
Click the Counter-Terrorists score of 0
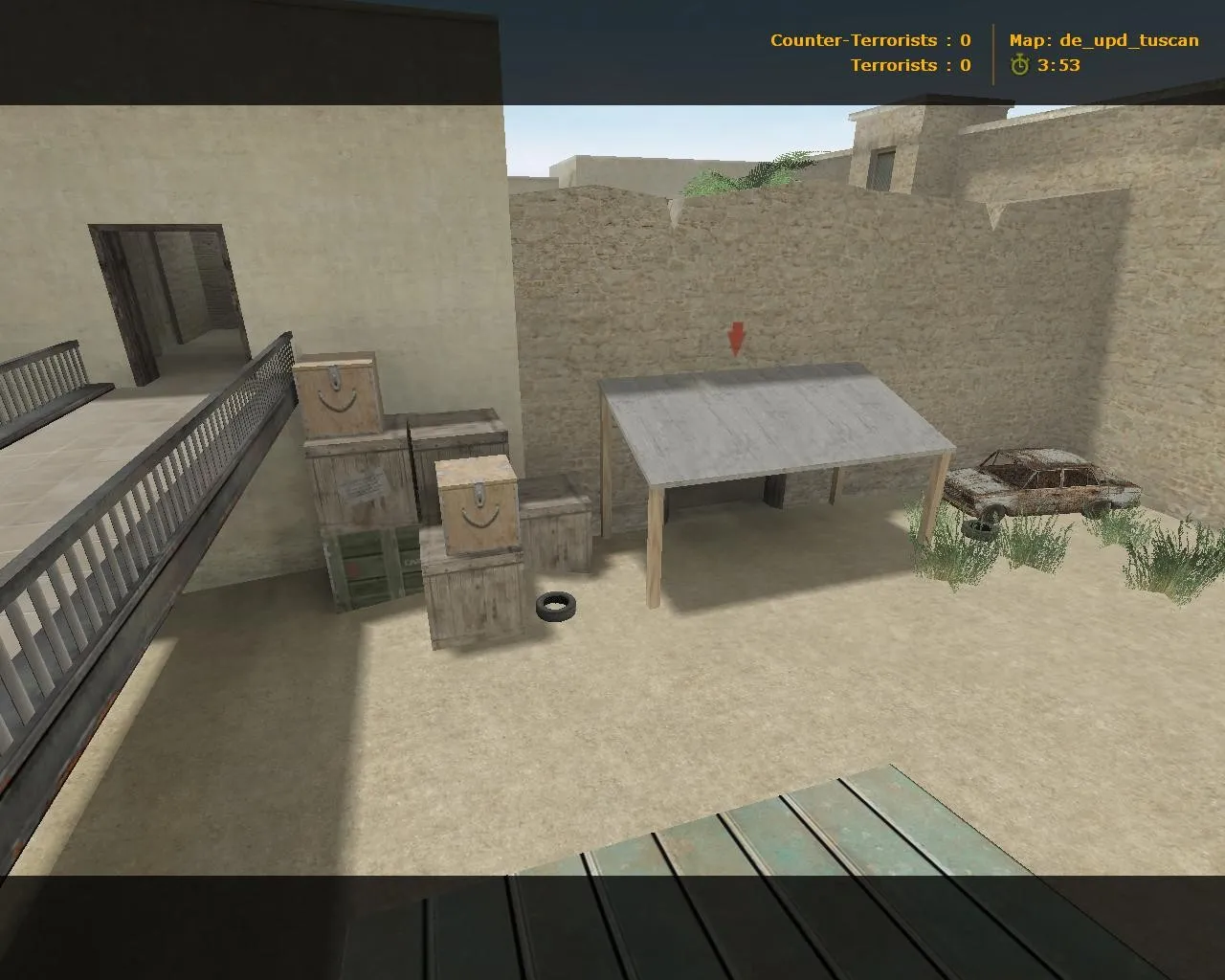(x=965, y=40)
